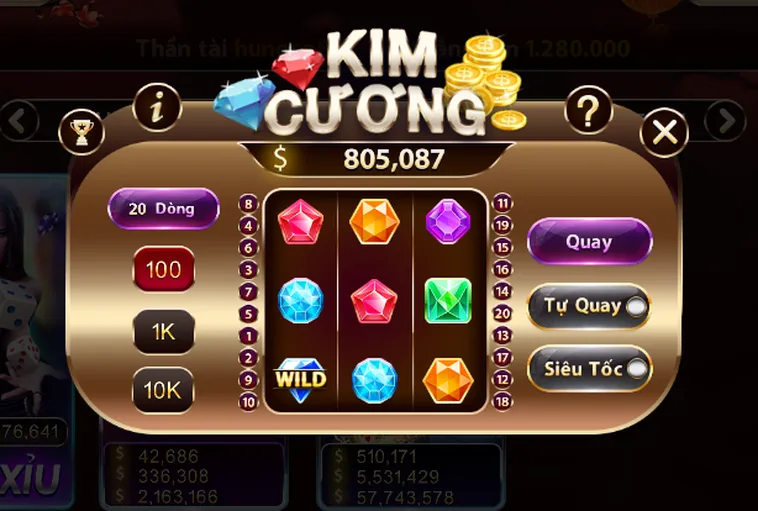The width and height of the screenshot is (758, 511).
Task: Click the left carousel arrow behind the popup
Action: pos(19,121)
